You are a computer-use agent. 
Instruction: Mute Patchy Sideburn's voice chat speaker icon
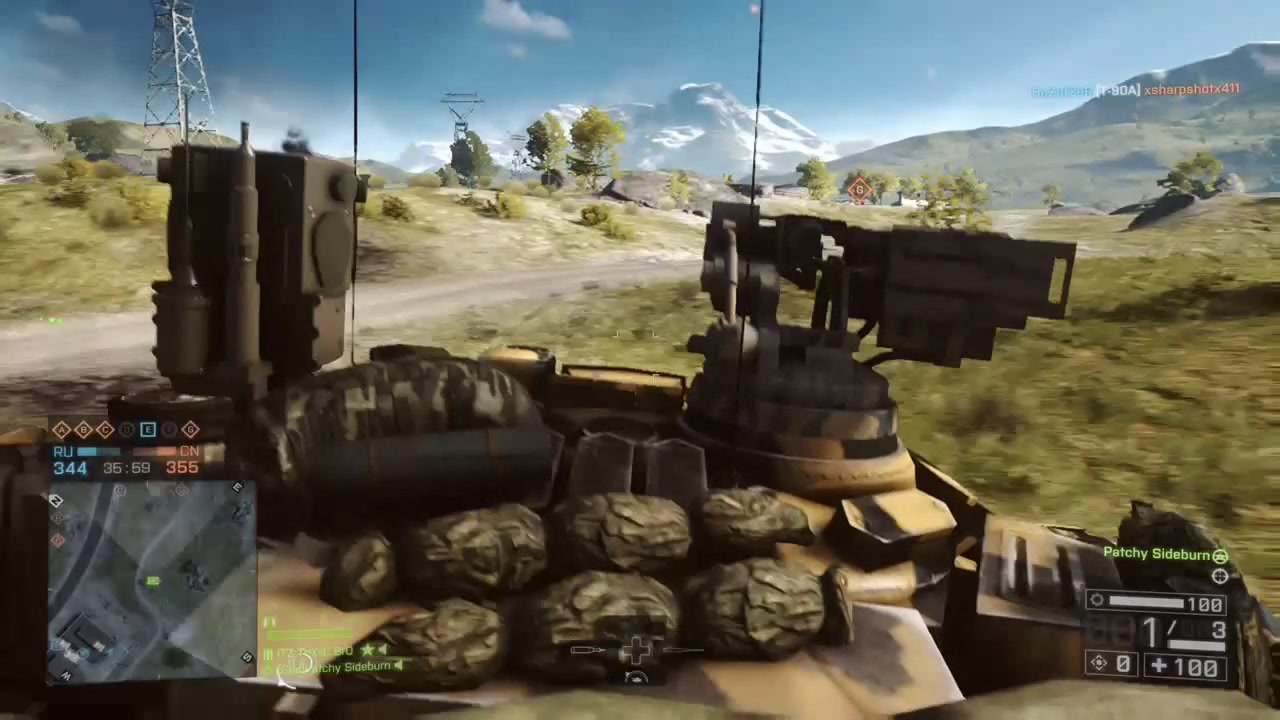click(x=399, y=667)
